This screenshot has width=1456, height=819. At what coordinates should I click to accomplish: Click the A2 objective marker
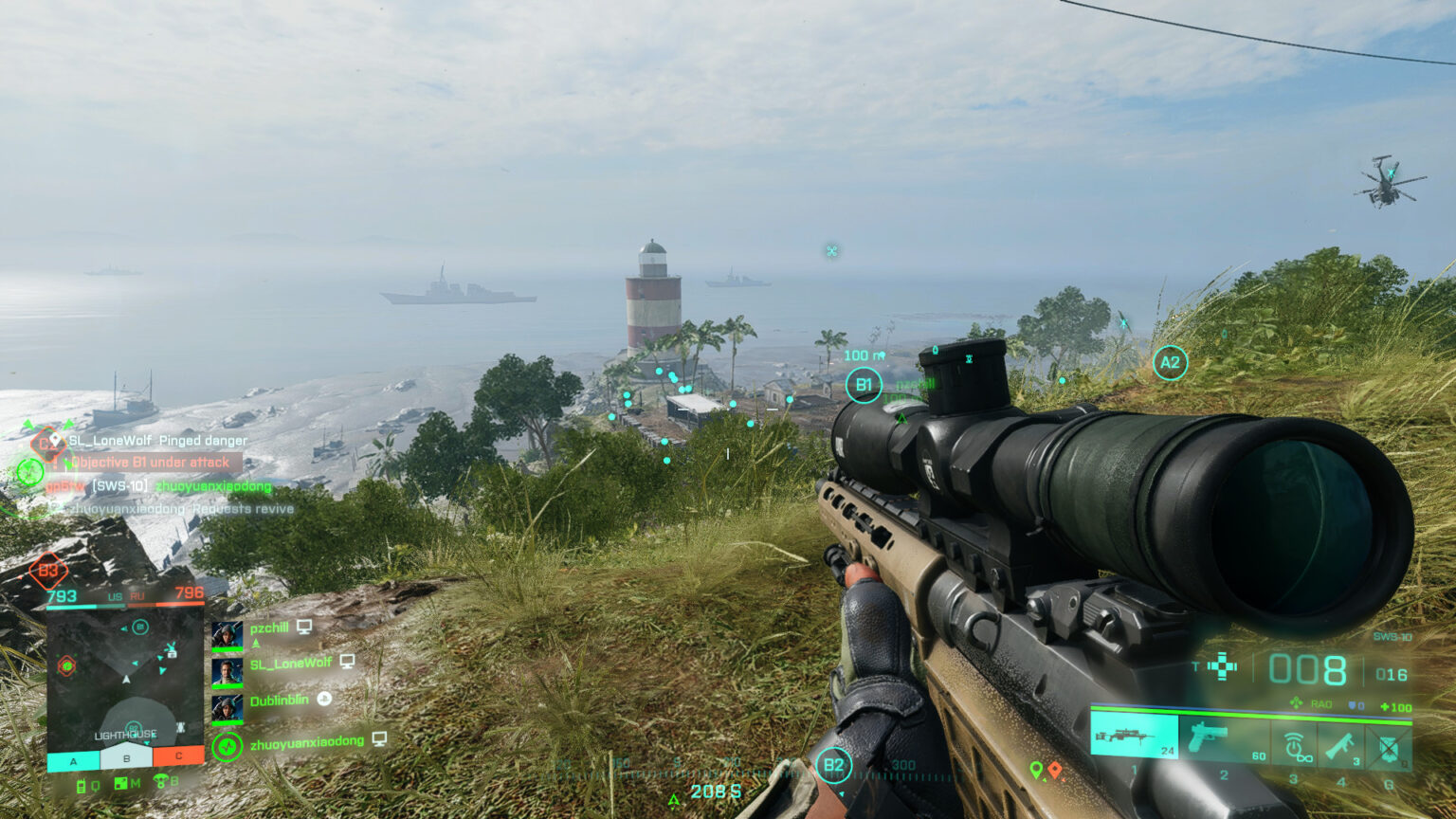pyautogui.click(x=1170, y=362)
